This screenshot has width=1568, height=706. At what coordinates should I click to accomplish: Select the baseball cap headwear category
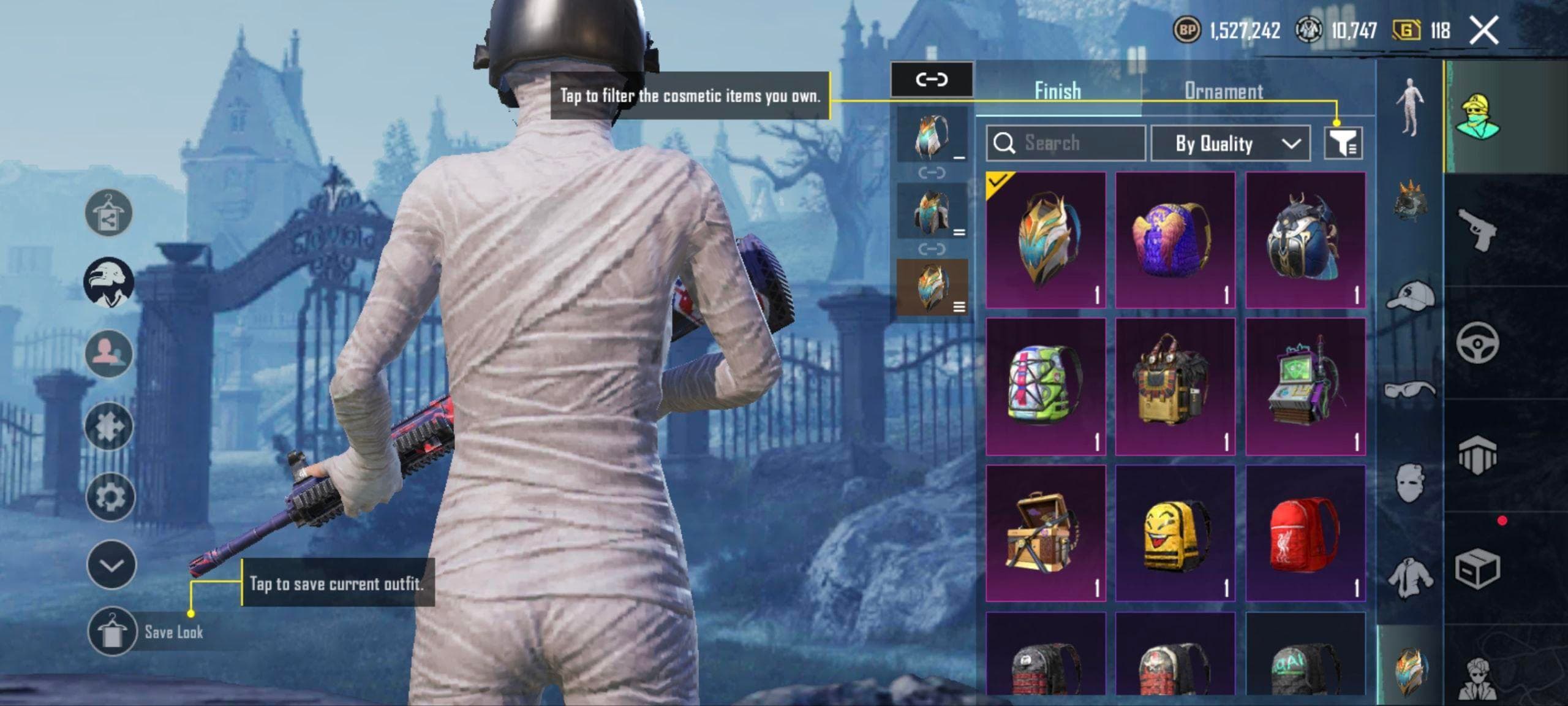pos(1410,298)
